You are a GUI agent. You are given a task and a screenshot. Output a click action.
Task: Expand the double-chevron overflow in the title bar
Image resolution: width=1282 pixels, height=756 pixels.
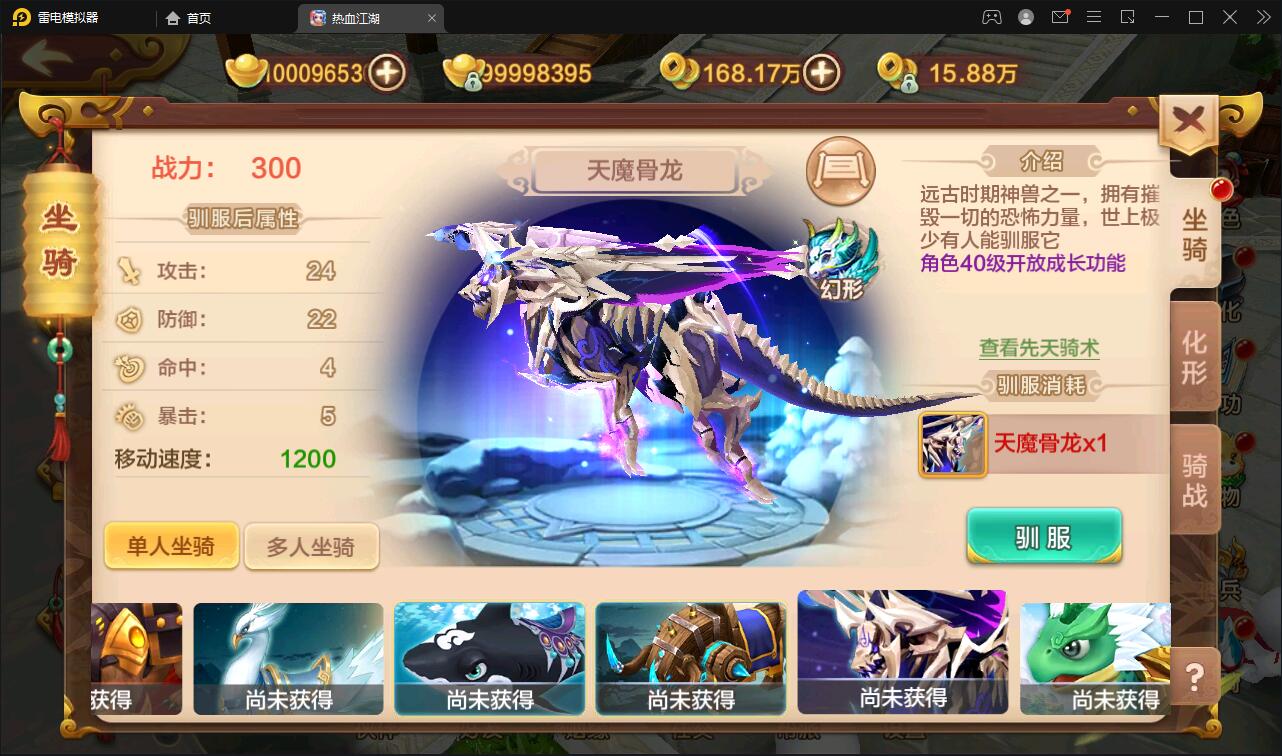coord(1264,17)
